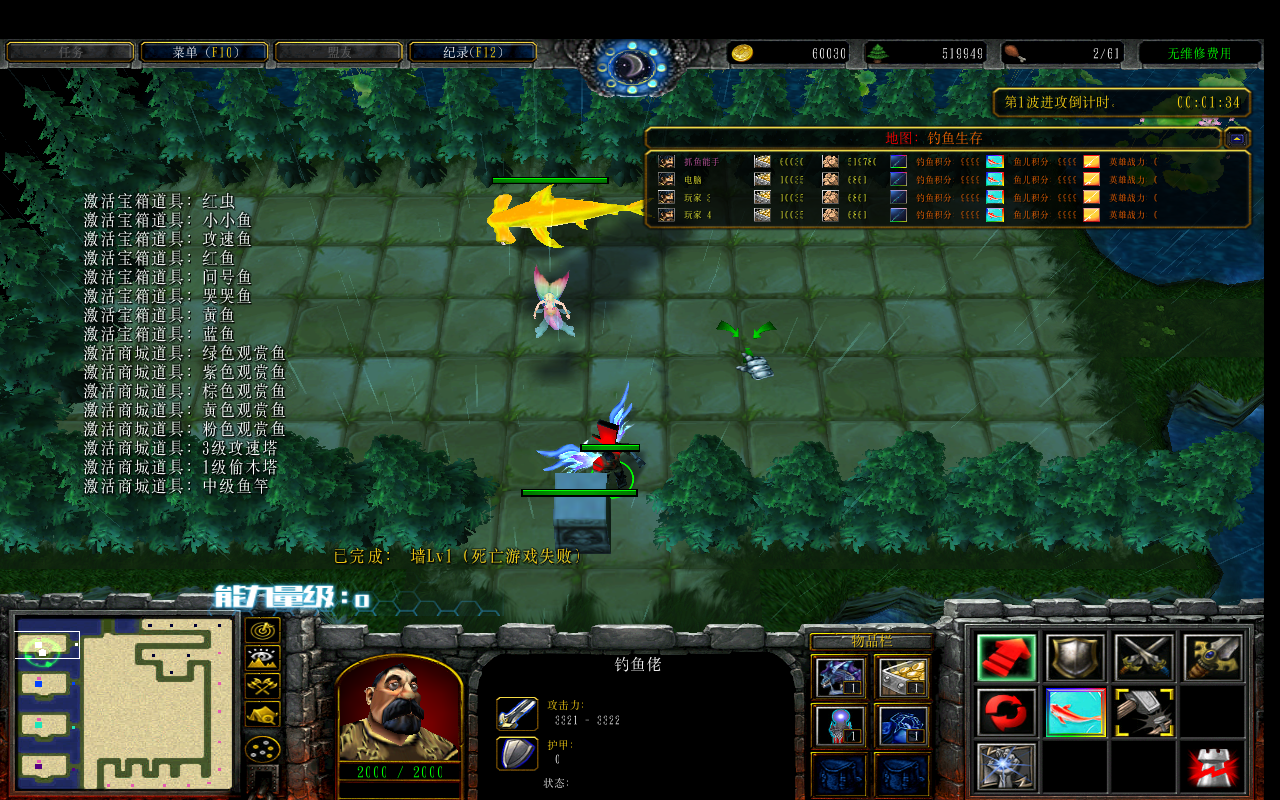Select the 钓鱼佬 hero portrait
The height and width of the screenshot is (800, 1280).
400,712
